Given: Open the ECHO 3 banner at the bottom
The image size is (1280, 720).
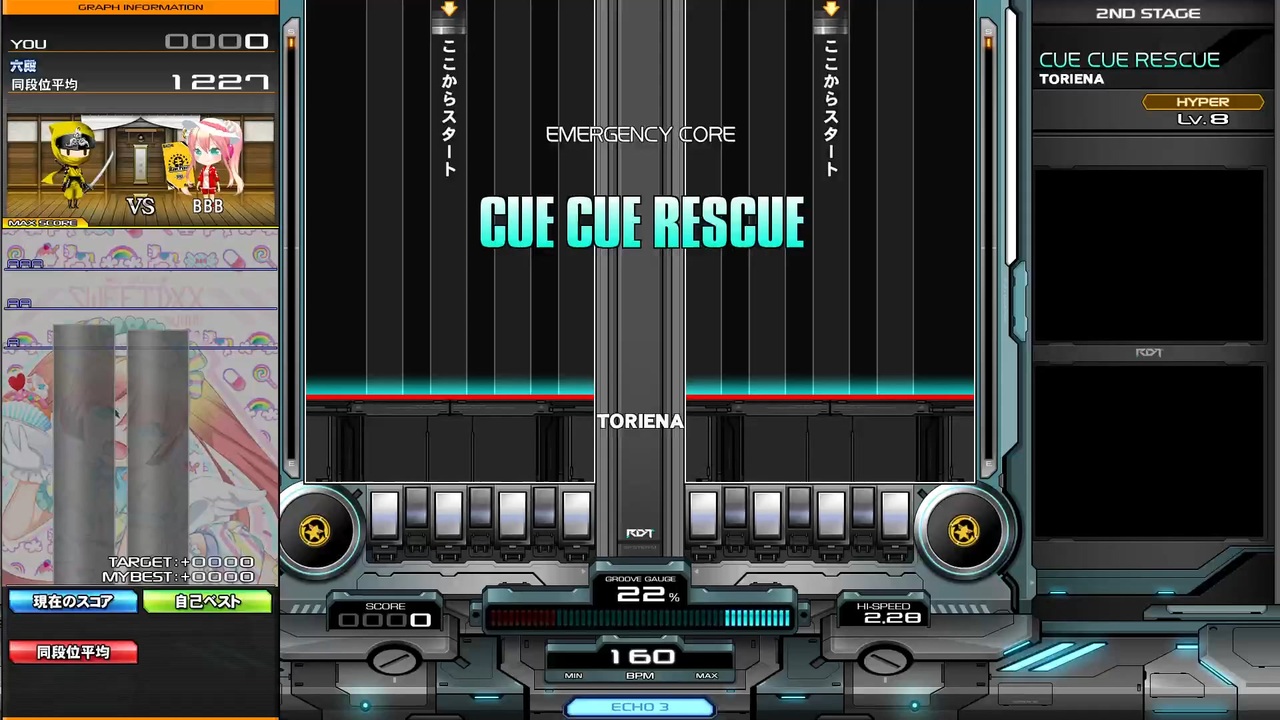Looking at the screenshot, I should coord(640,707).
